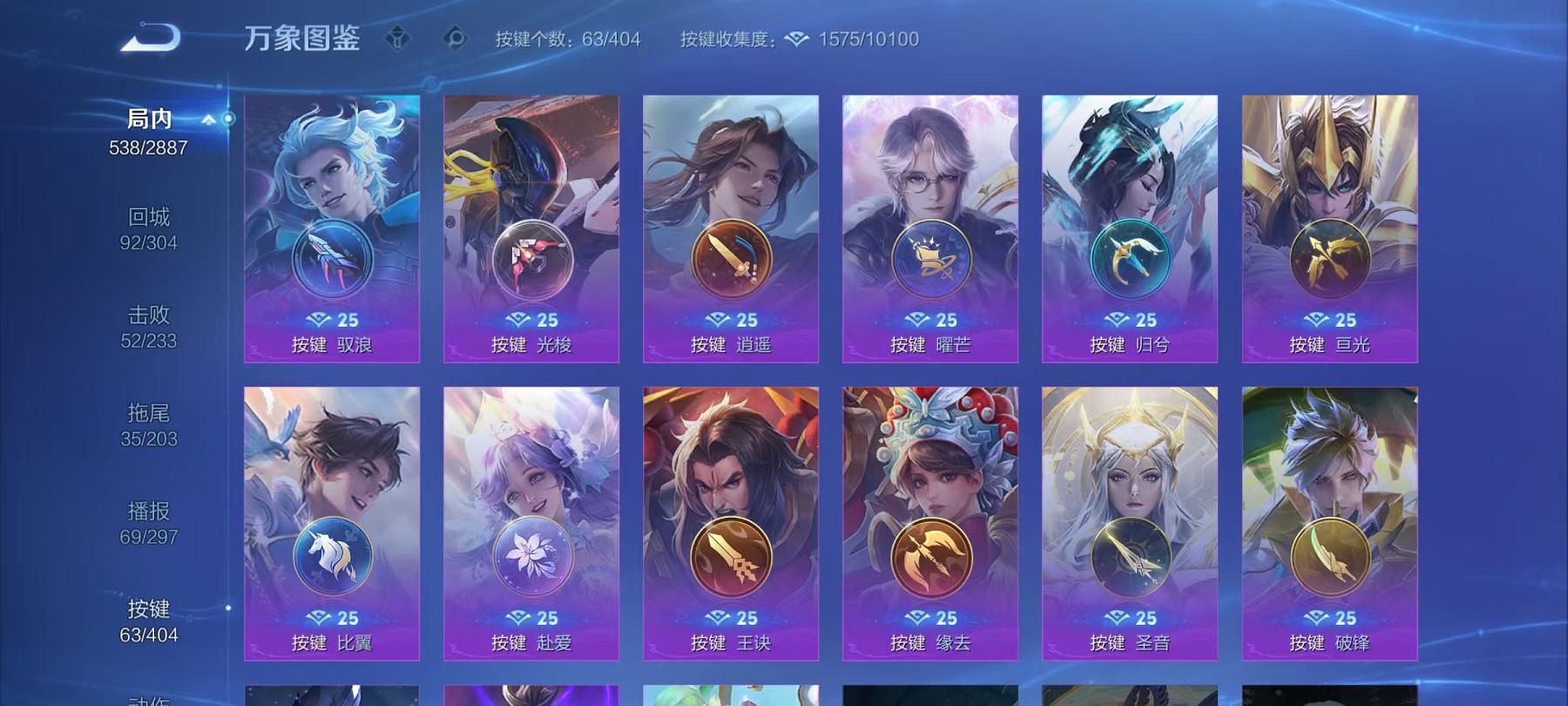Screen dimensions: 1568x706
Task: Open the filter icon beside 万象图鉴 title
Action: [399, 37]
